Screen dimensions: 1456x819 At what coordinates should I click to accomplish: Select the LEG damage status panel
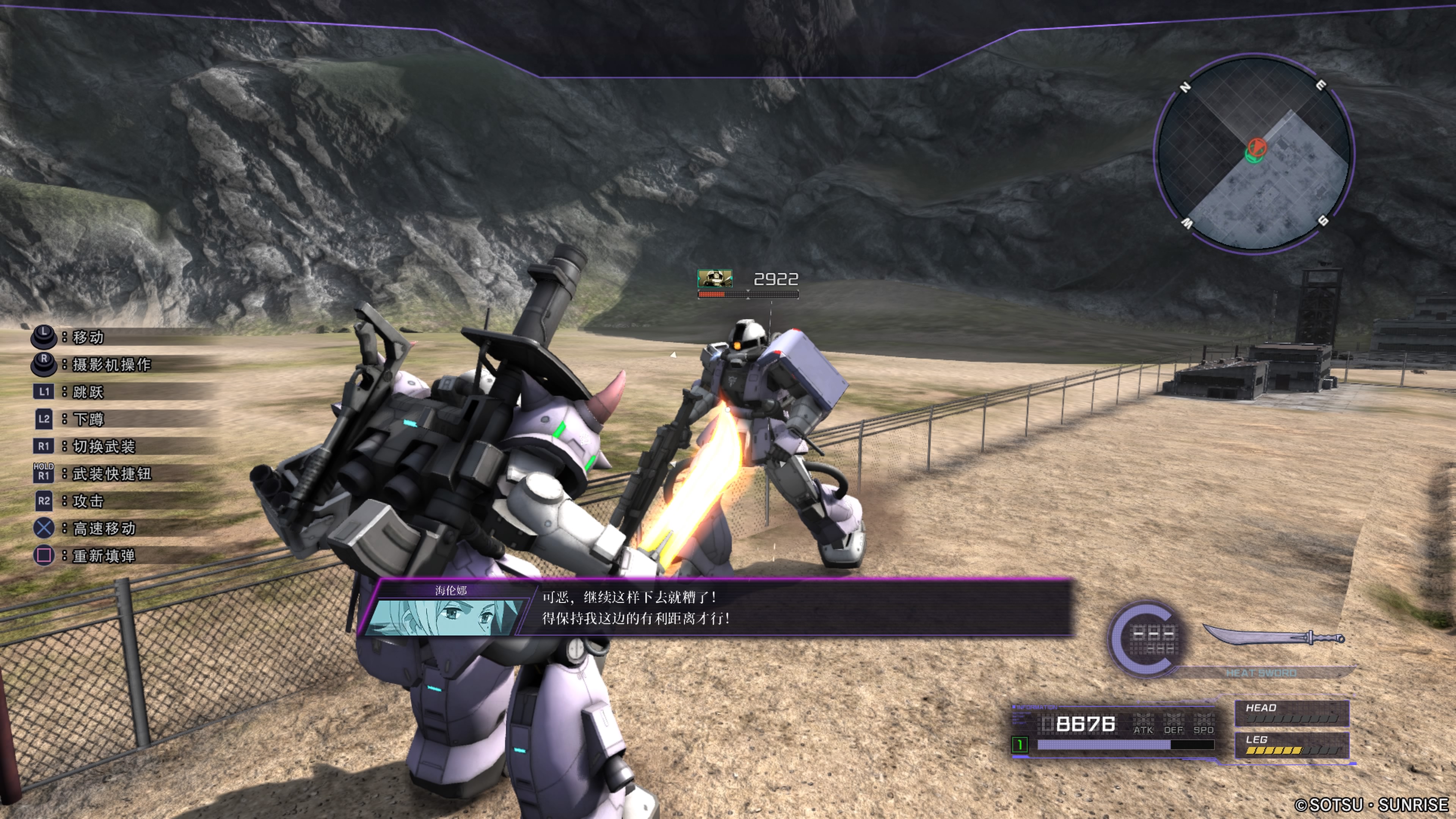pyautogui.click(x=1291, y=745)
